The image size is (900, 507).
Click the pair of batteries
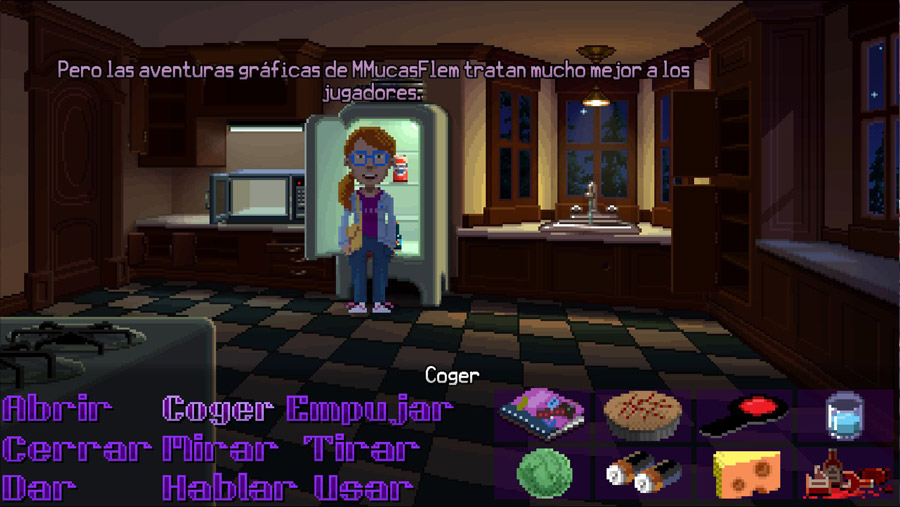pos(643,472)
